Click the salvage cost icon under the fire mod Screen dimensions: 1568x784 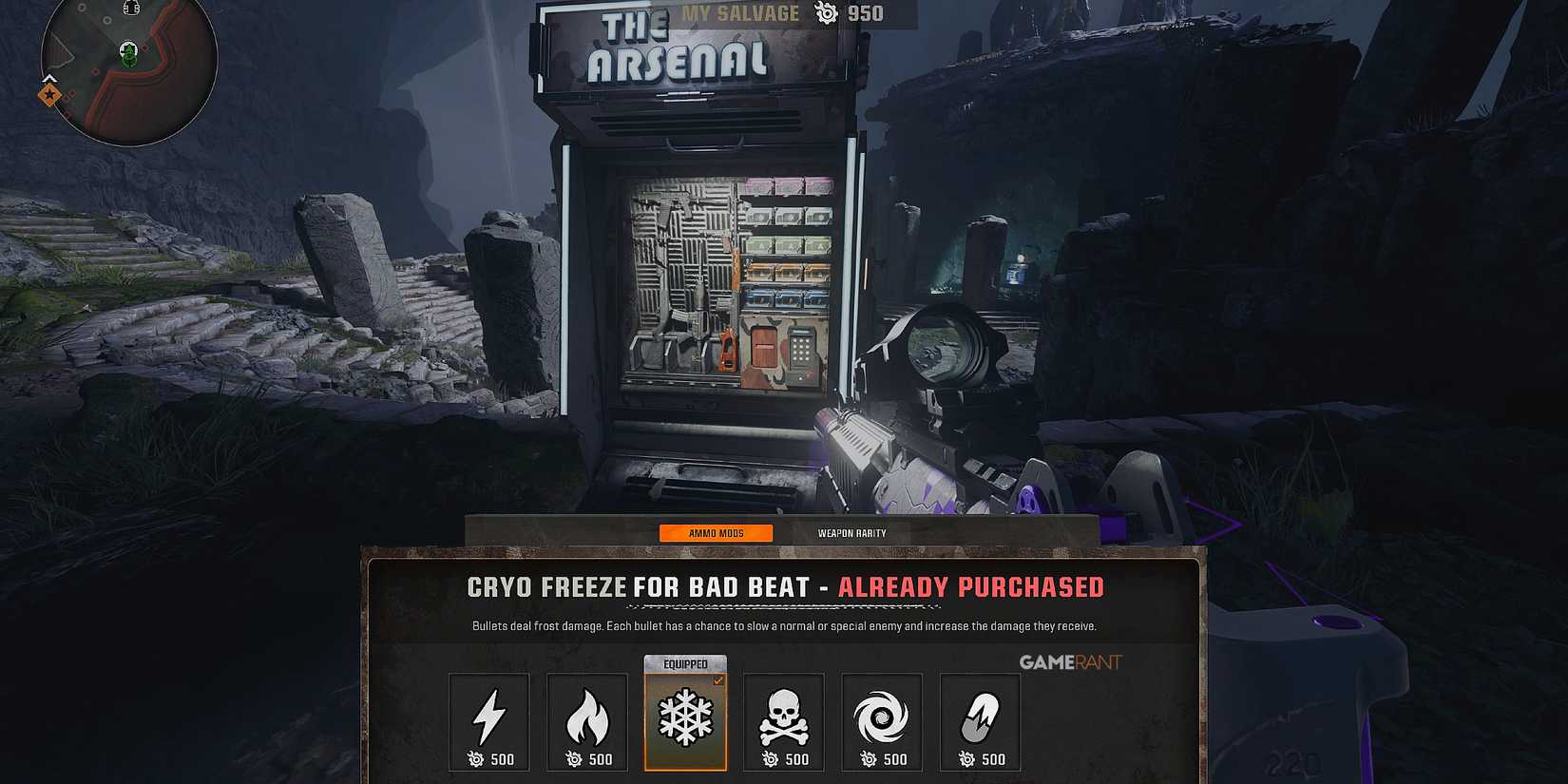pos(571,758)
